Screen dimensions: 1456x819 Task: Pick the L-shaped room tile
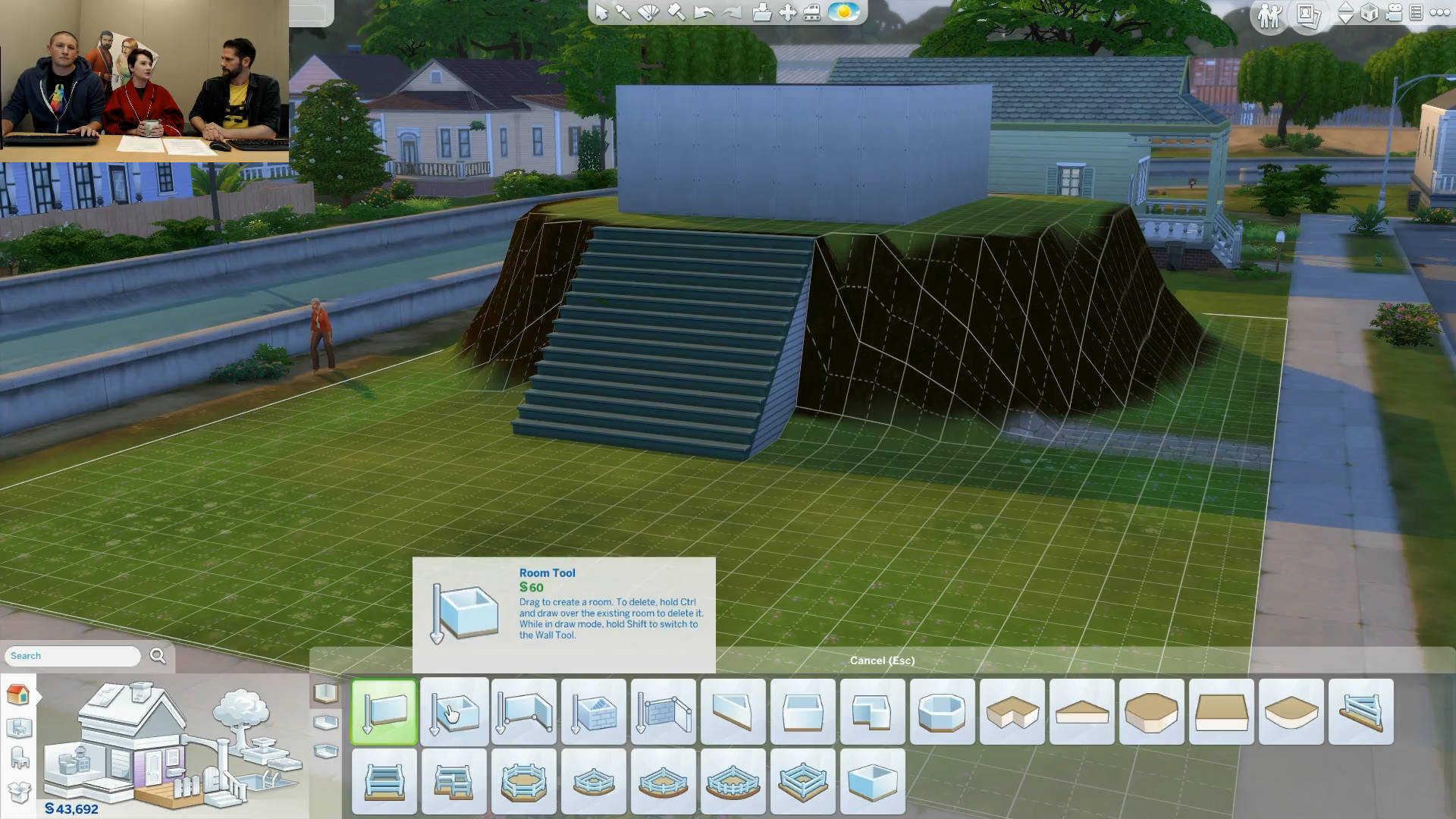(x=872, y=711)
